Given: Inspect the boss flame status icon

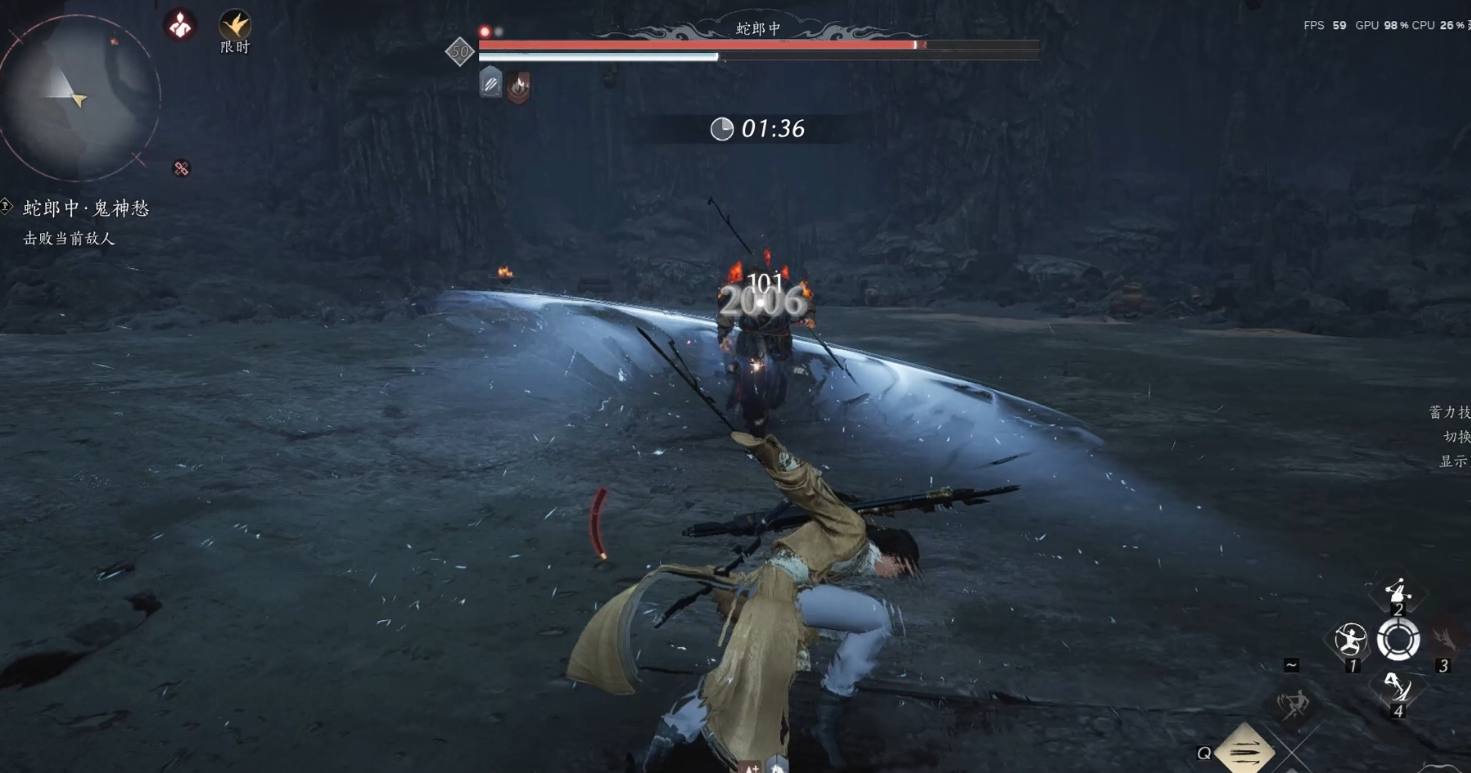Looking at the screenshot, I should point(518,87).
